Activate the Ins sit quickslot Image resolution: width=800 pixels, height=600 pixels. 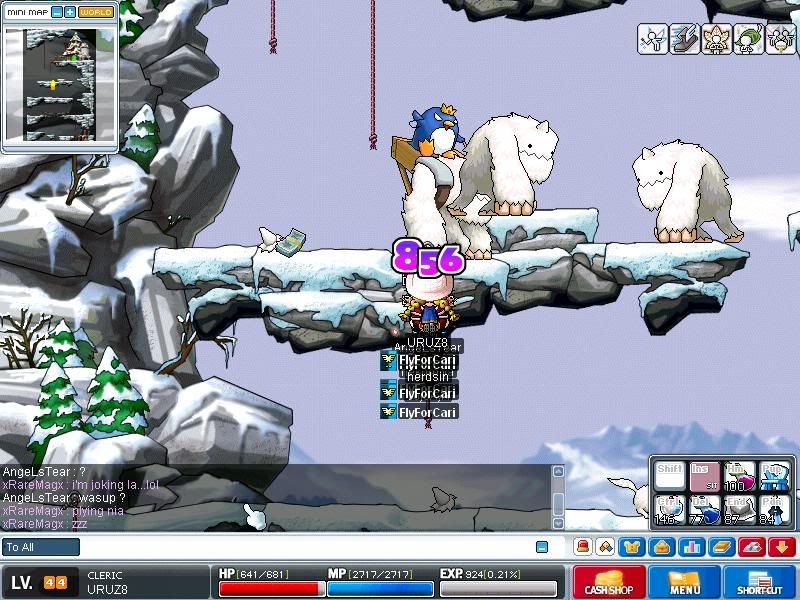pyautogui.click(x=705, y=476)
